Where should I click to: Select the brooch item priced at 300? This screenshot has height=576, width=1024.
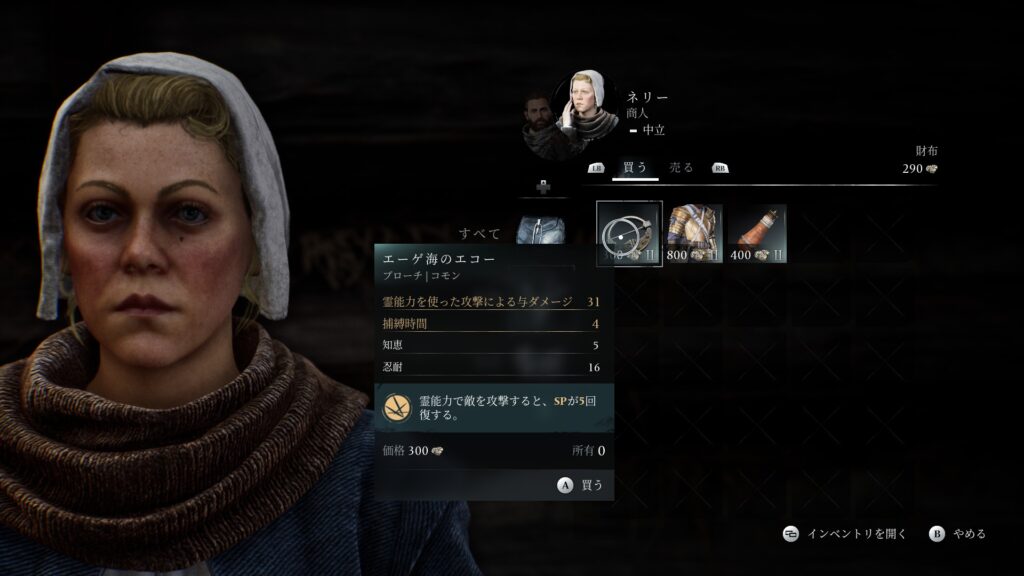pos(629,234)
